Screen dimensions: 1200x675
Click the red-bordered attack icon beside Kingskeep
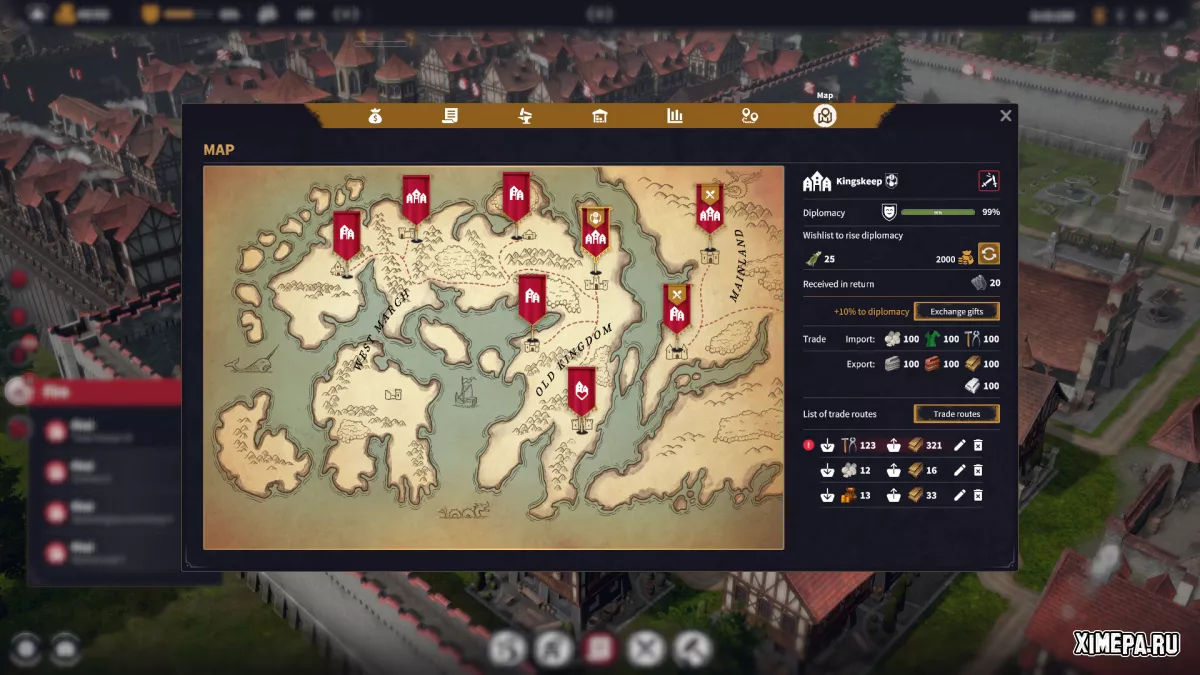point(988,181)
